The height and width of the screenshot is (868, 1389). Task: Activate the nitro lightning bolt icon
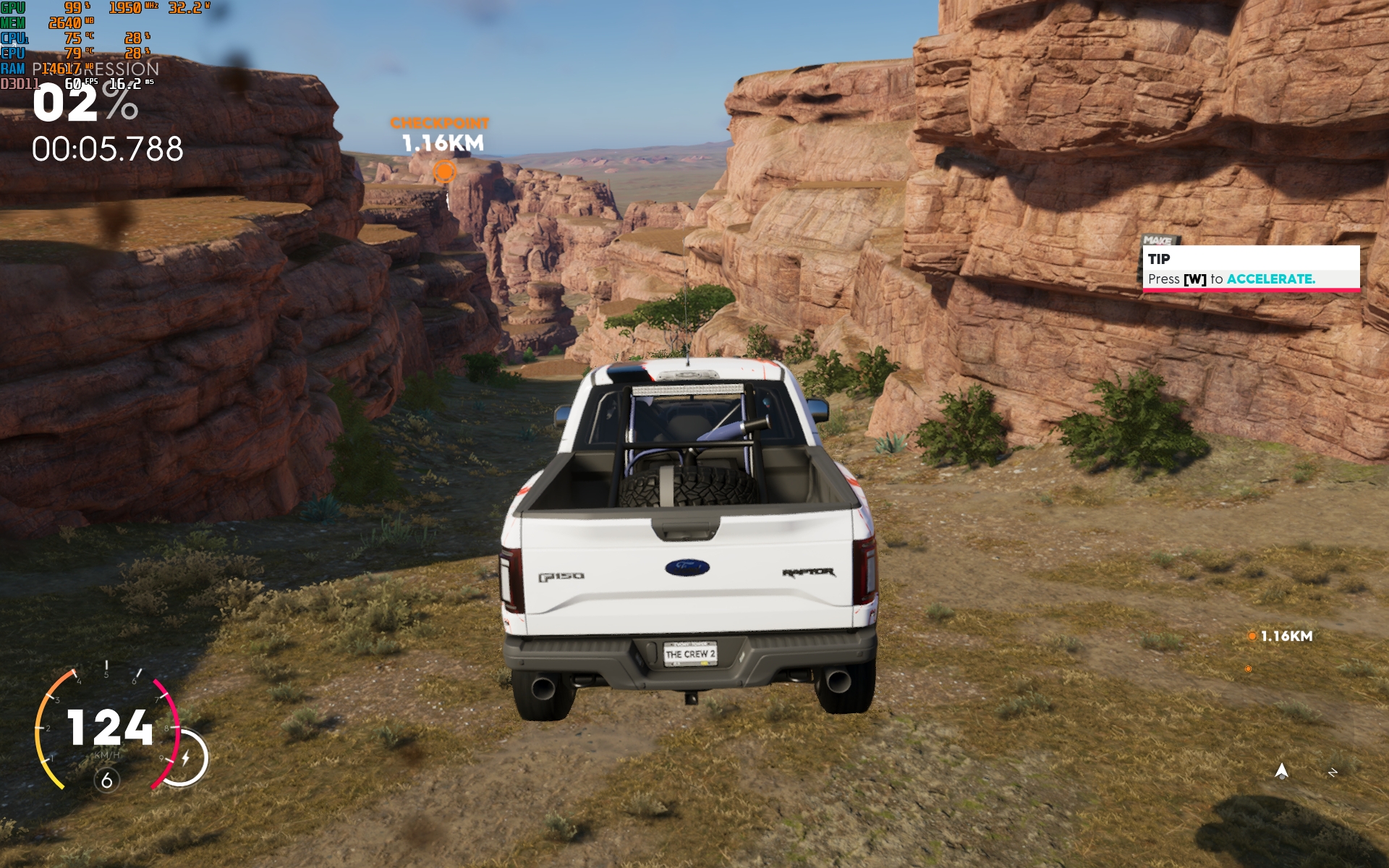186,758
